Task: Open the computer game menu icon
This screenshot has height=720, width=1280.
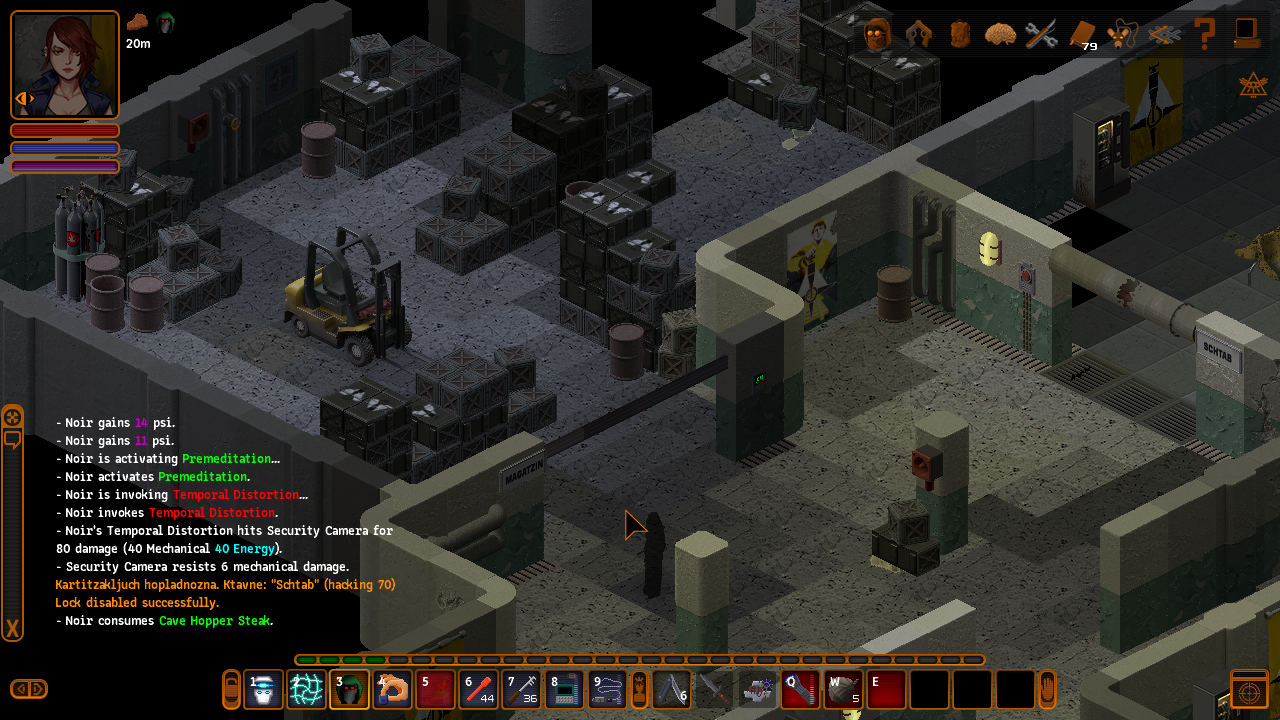Action: (x=1246, y=34)
